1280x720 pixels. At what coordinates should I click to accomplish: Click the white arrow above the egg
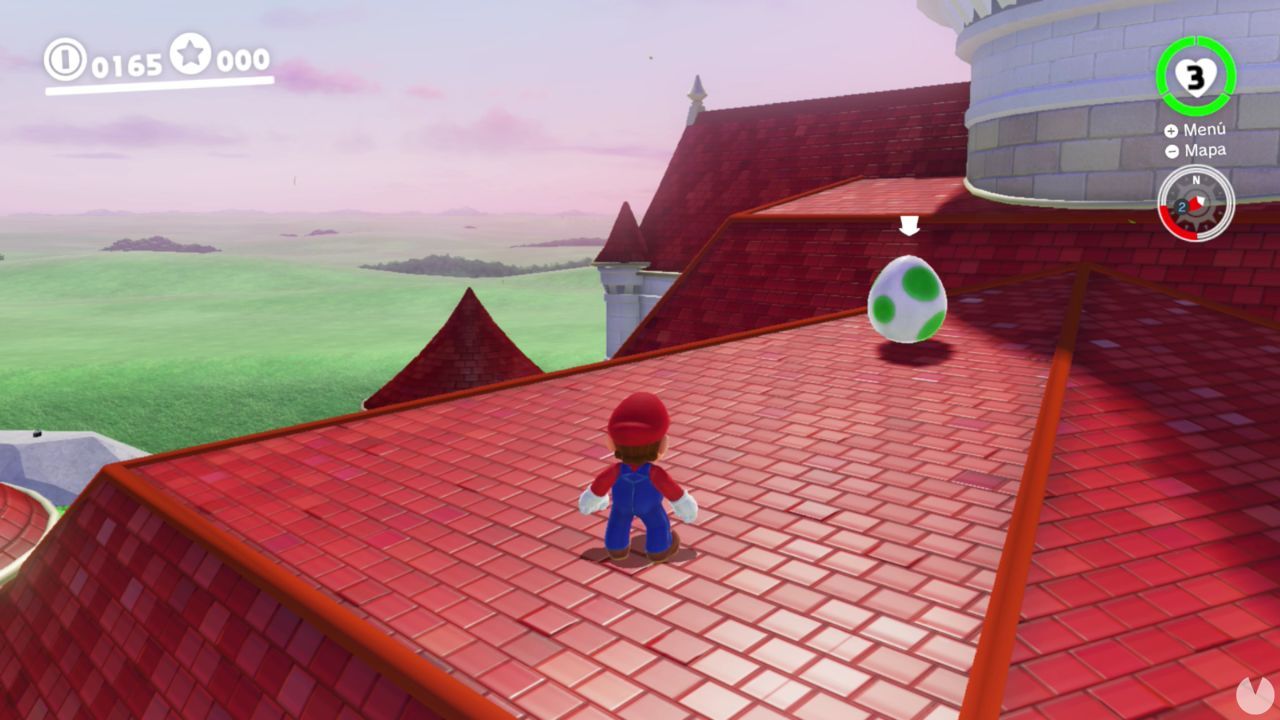pos(908,228)
